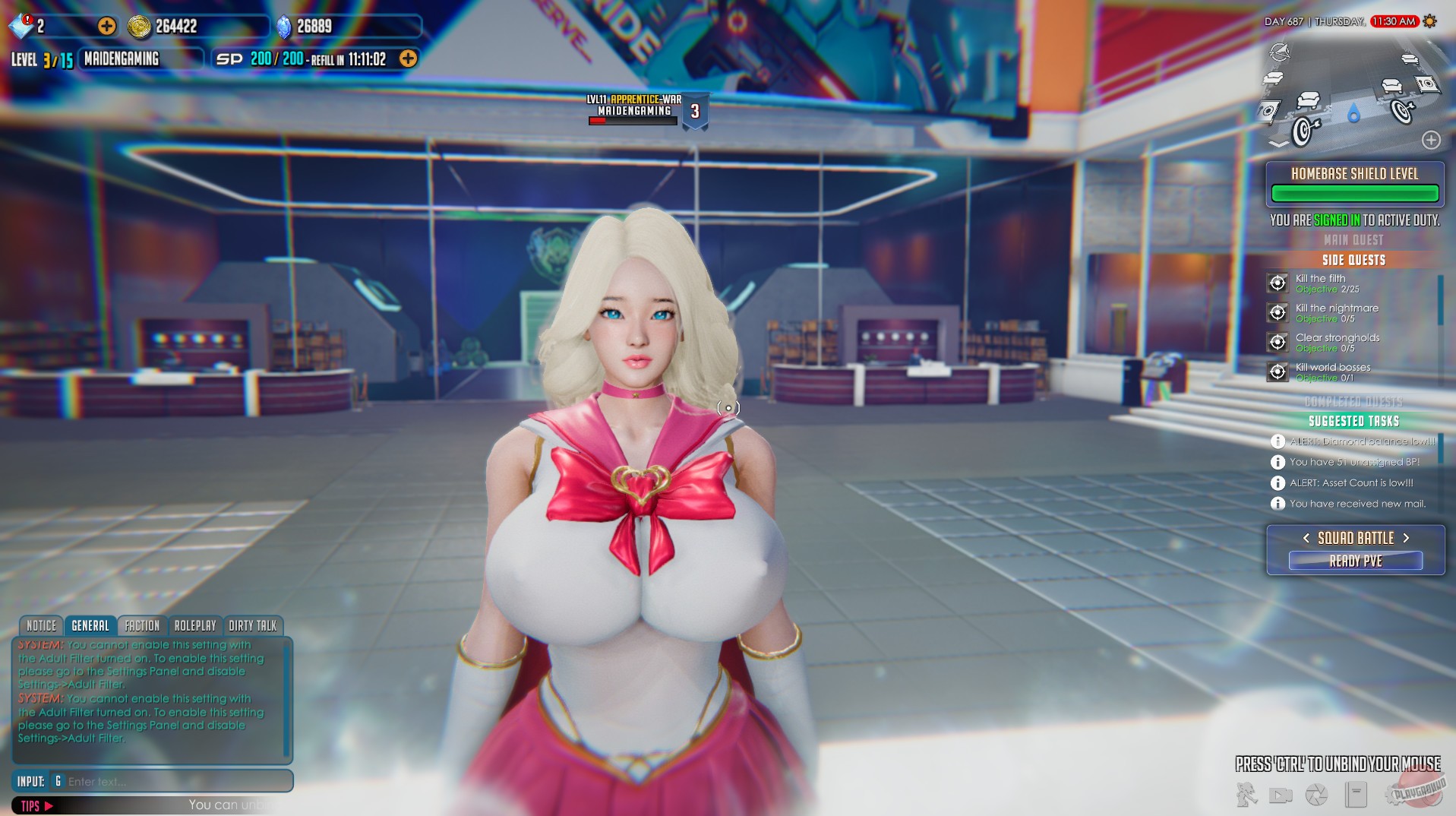The image size is (1456, 816).
Task: Zoom in on minimap with plus icon
Action: [1432, 141]
